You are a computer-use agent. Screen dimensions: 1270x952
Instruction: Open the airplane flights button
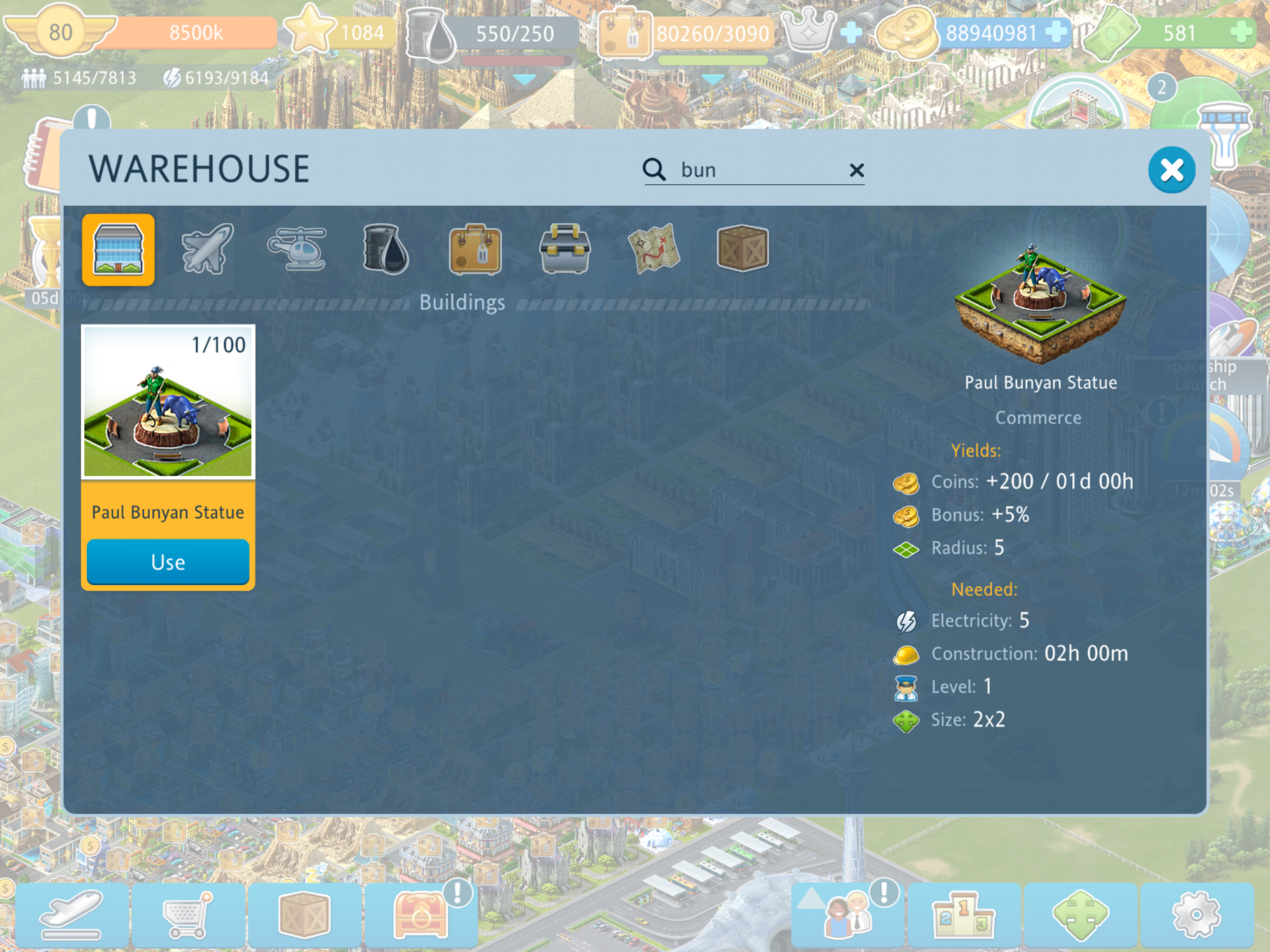72,915
